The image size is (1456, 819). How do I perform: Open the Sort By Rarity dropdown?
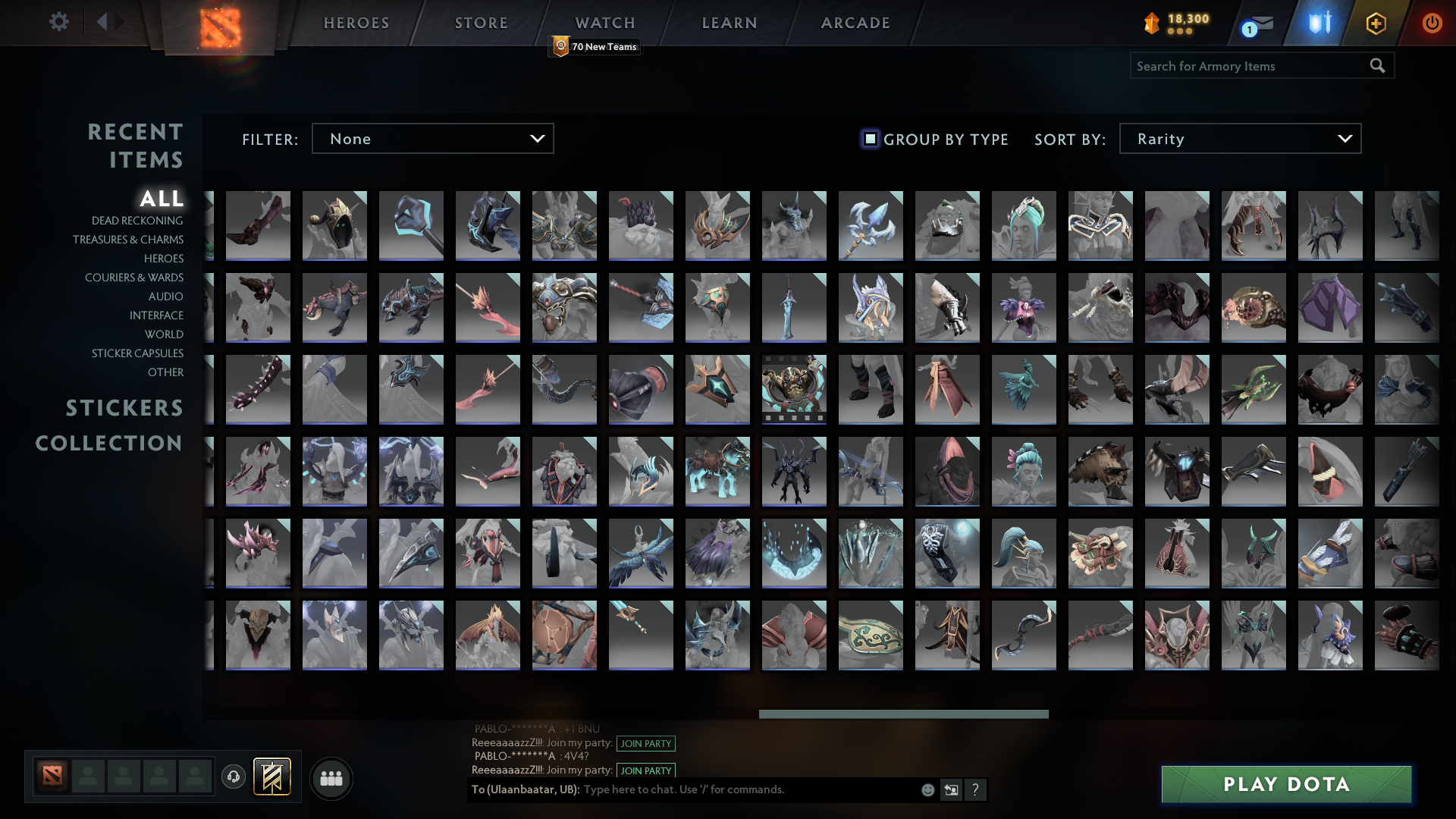pyautogui.click(x=1241, y=138)
